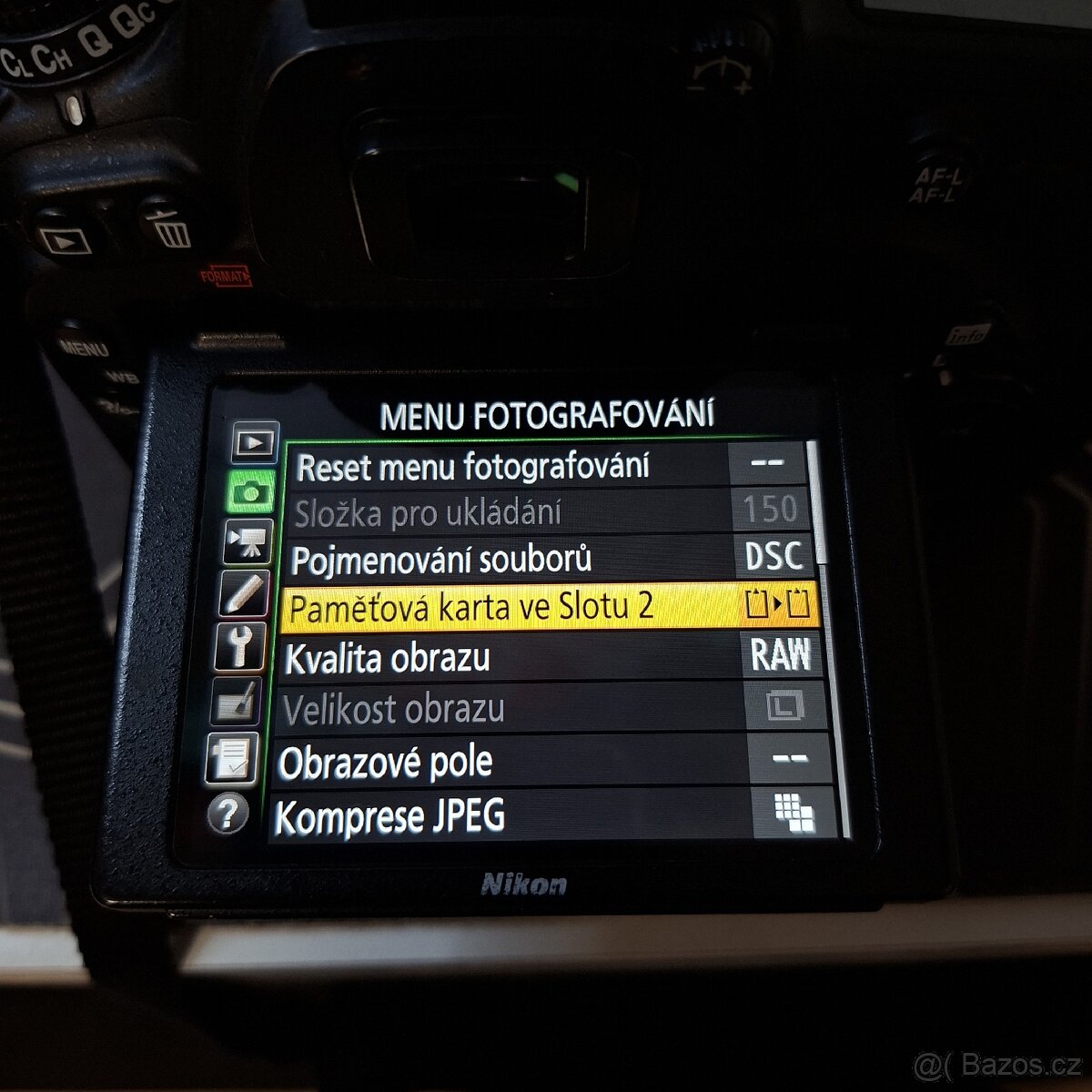The image size is (1092, 1092).
Task: Select the green camera shooting tab
Action: click(x=250, y=492)
